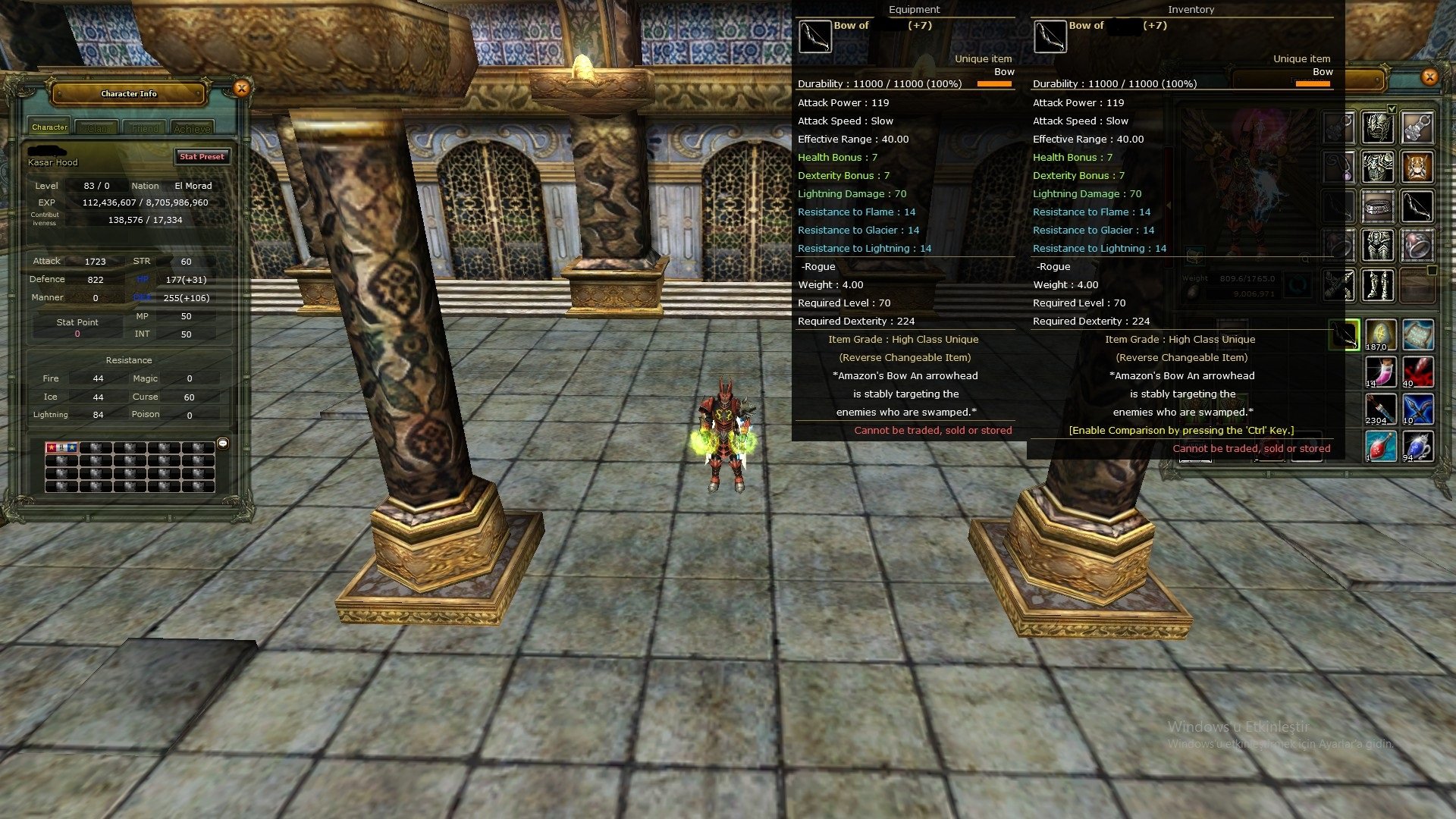Viewport: 1456px width, 819px height.
Task: Use the pink potion stack of 14
Action: pos(1379,372)
